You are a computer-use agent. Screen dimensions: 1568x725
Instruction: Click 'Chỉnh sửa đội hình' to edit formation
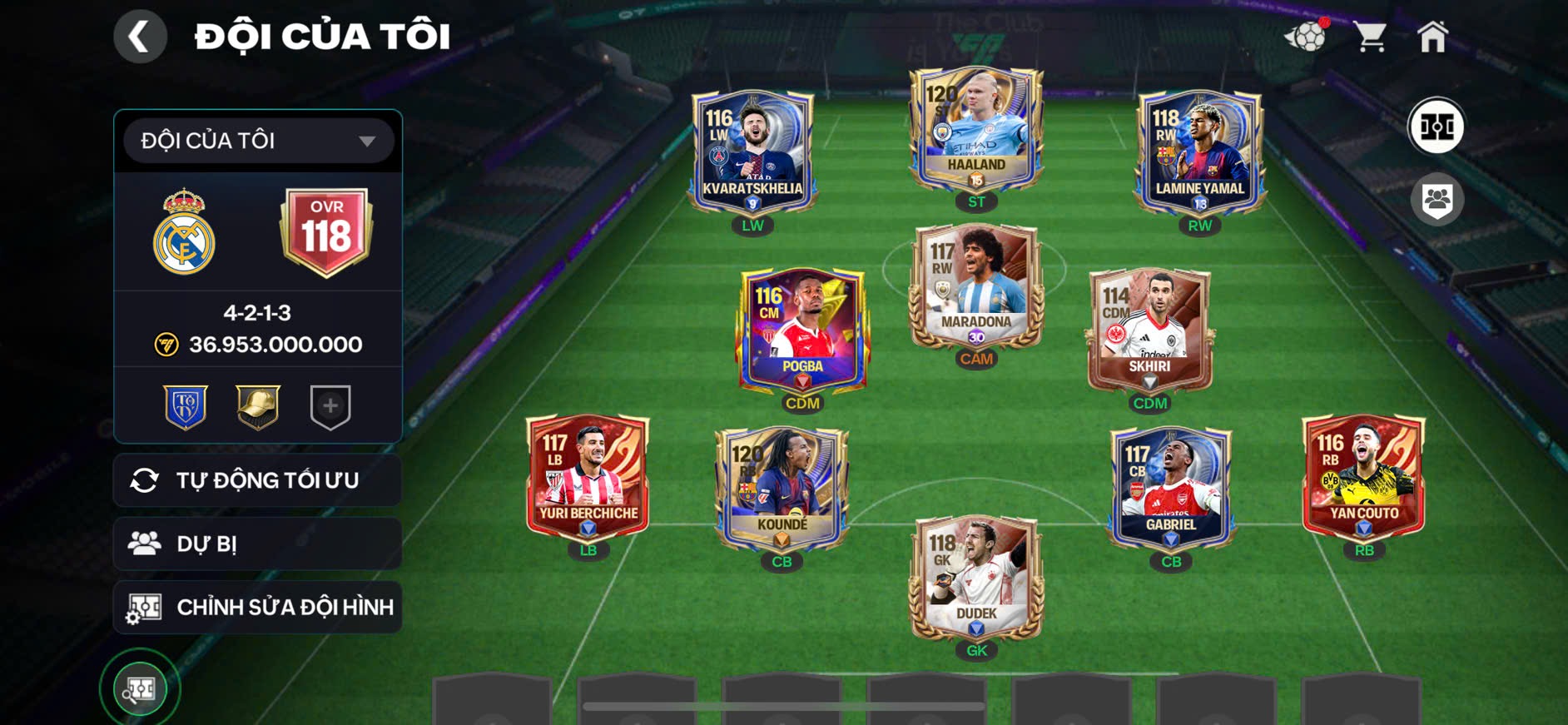click(256, 607)
